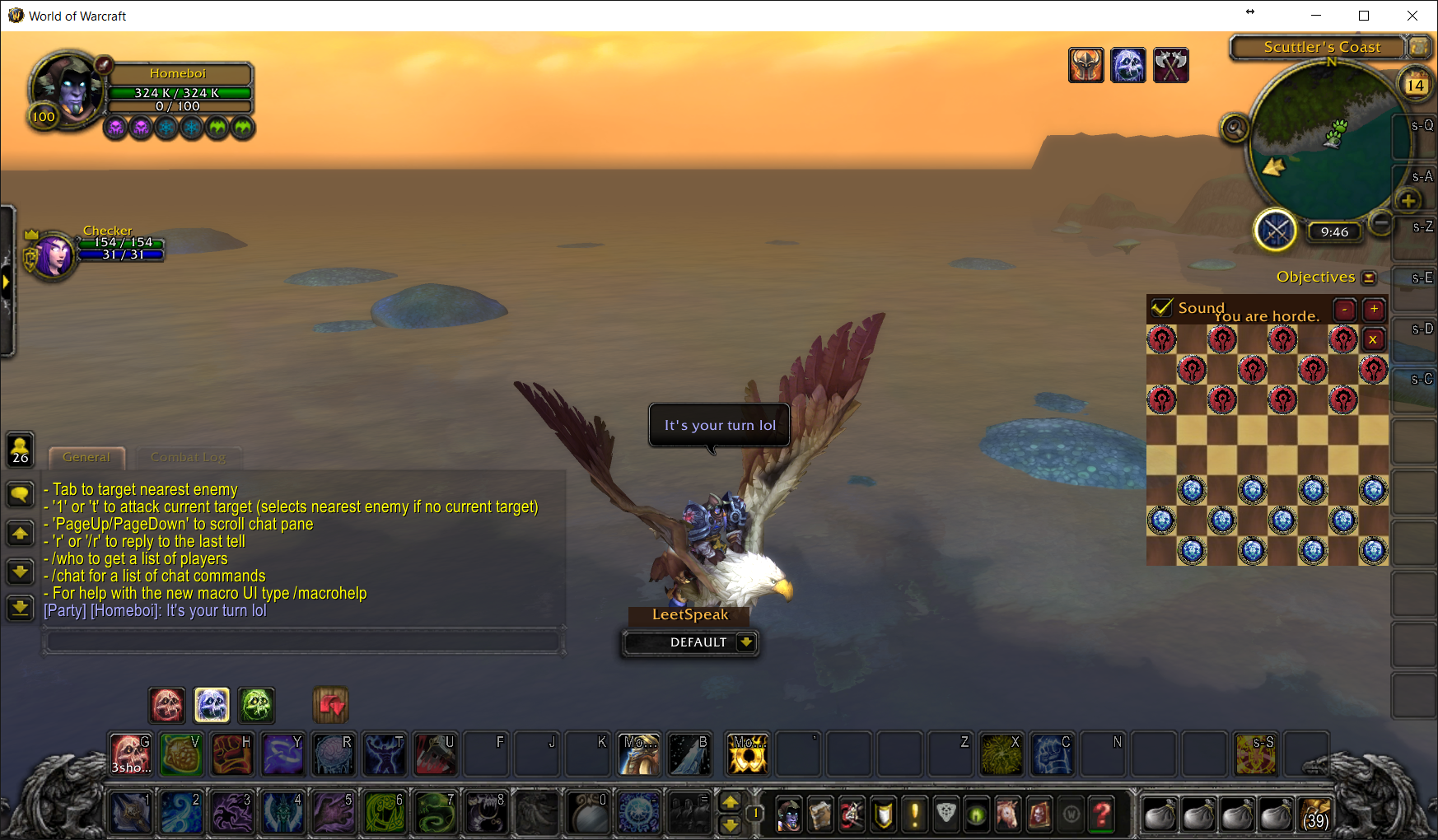
Task: Switch to the General chat tab
Action: (86, 457)
